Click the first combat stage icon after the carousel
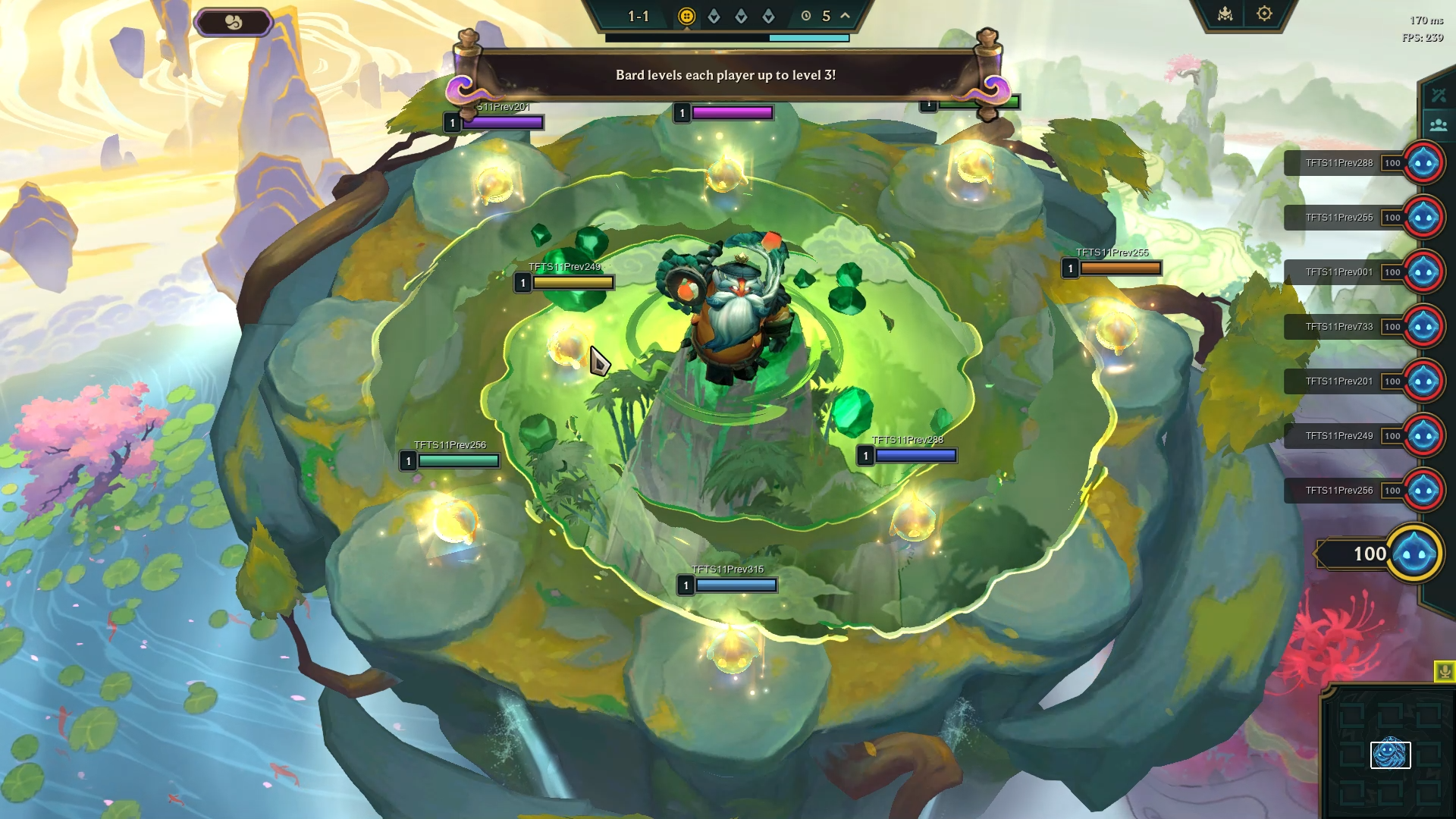The height and width of the screenshot is (819, 1456). (714, 16)
